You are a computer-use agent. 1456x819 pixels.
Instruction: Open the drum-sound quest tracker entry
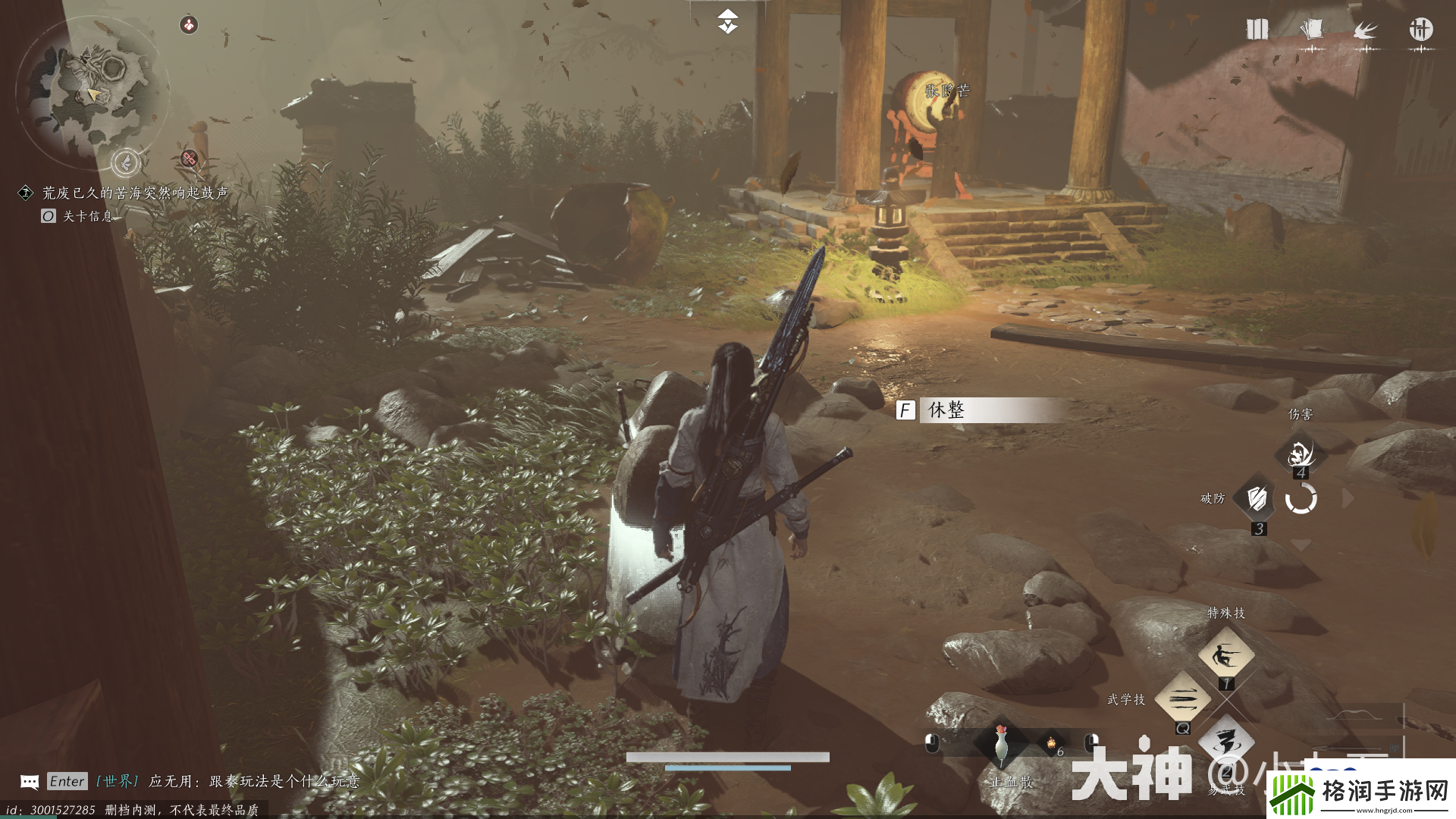tap(134, 193)
